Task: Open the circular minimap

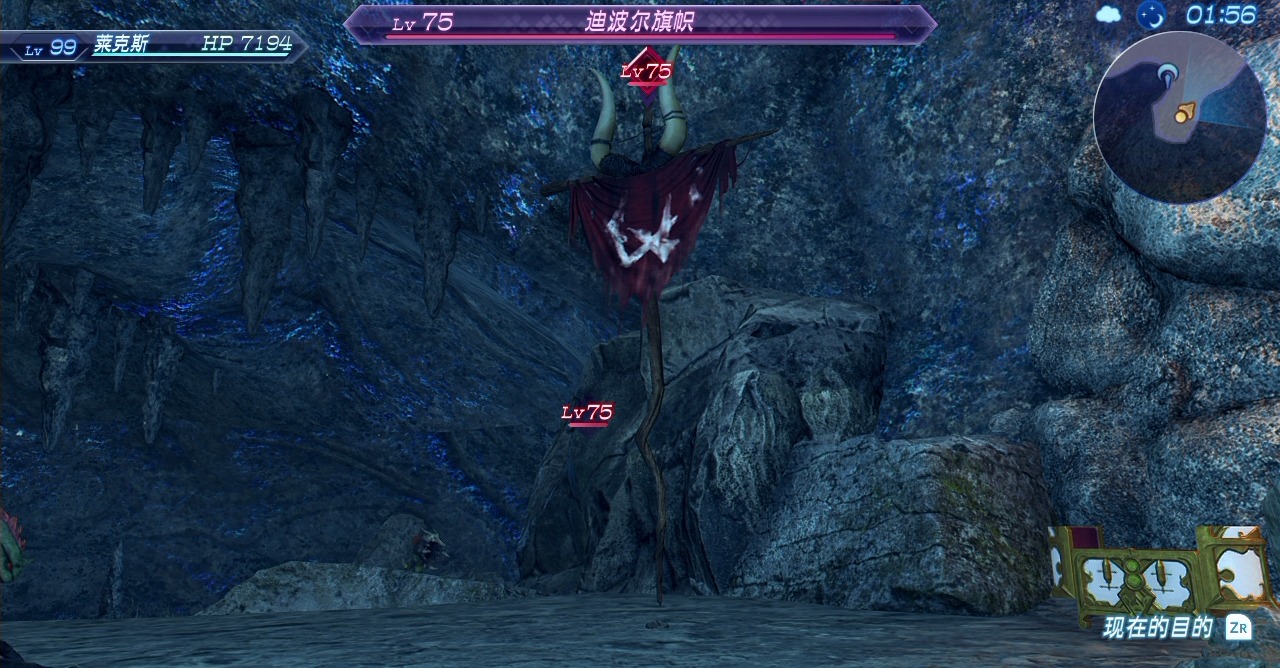Action: (x=1179, y=116)
